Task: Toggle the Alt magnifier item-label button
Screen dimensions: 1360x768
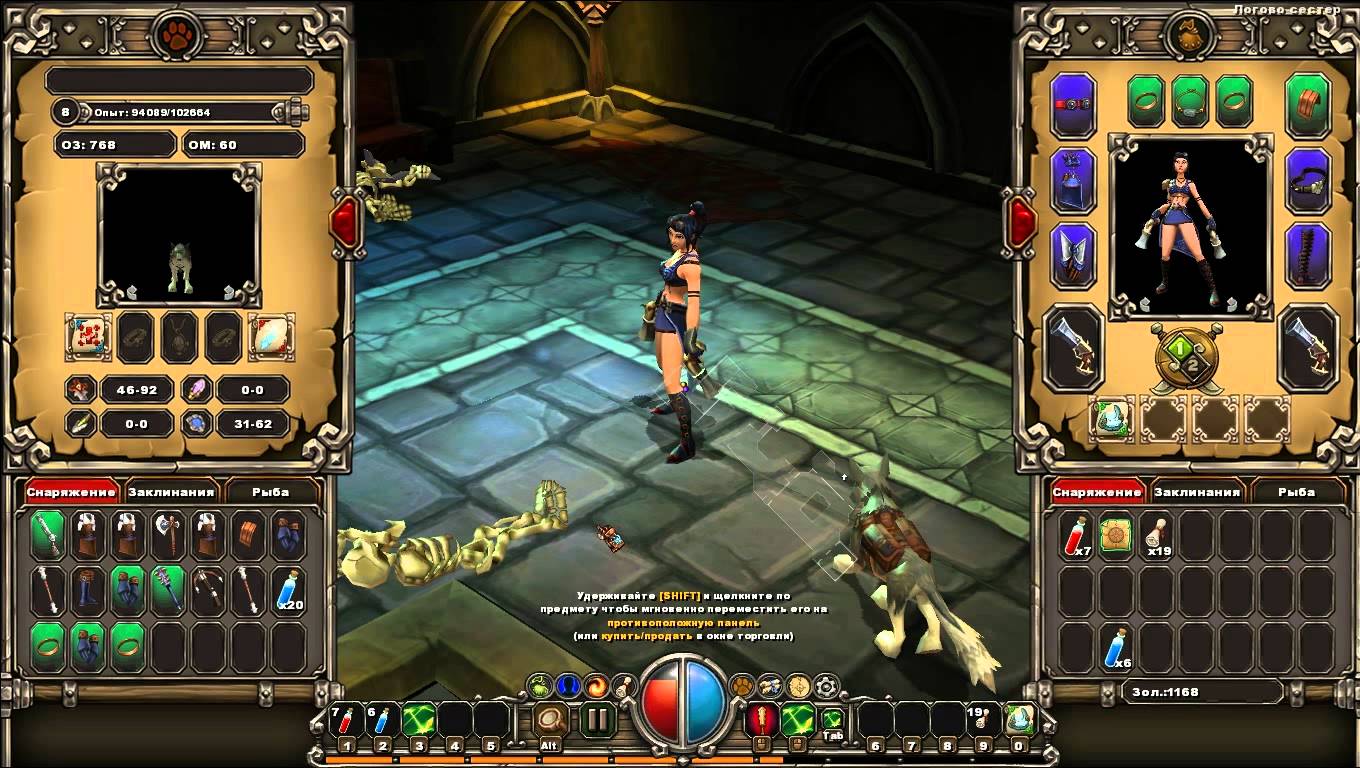Action: [x=549, y=719]
